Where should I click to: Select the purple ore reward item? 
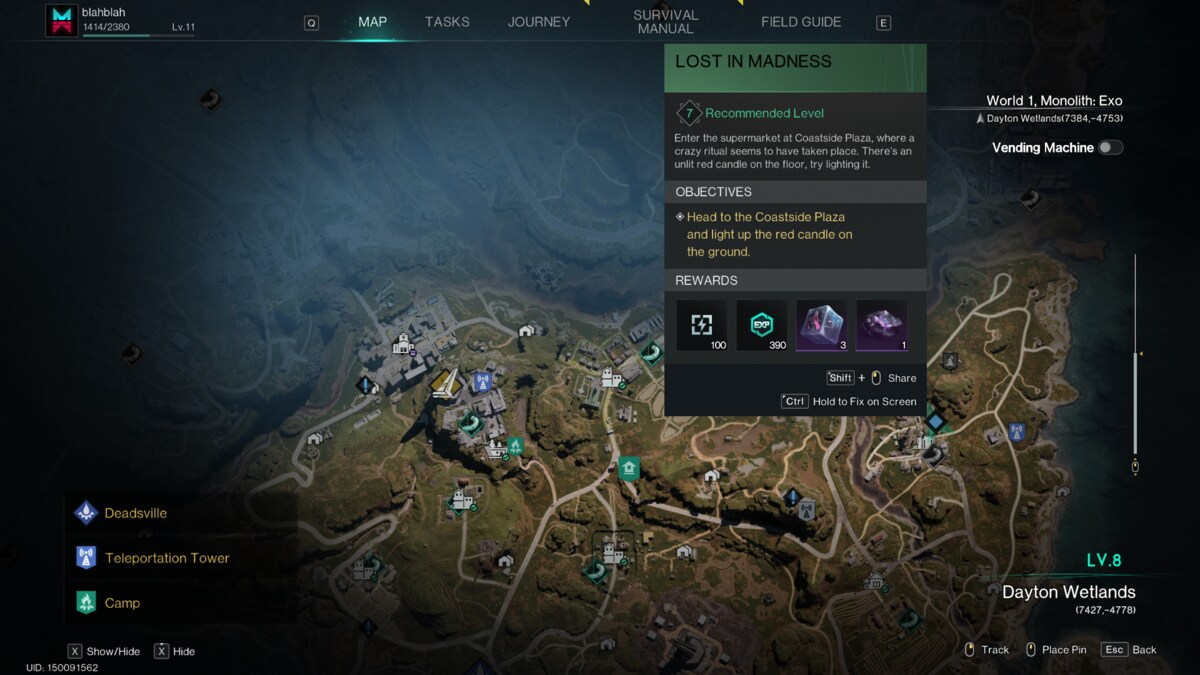881,325
